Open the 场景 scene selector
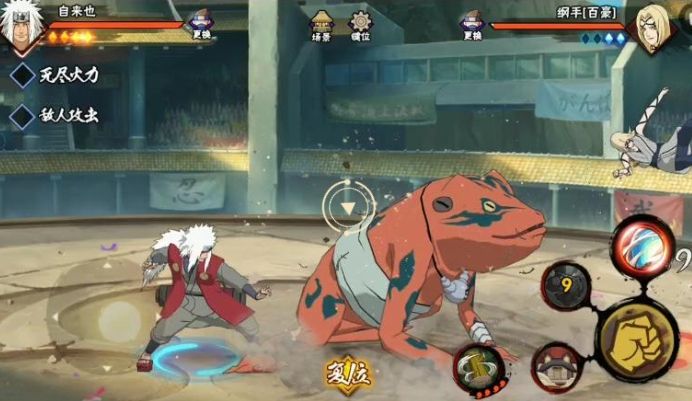 322,26
